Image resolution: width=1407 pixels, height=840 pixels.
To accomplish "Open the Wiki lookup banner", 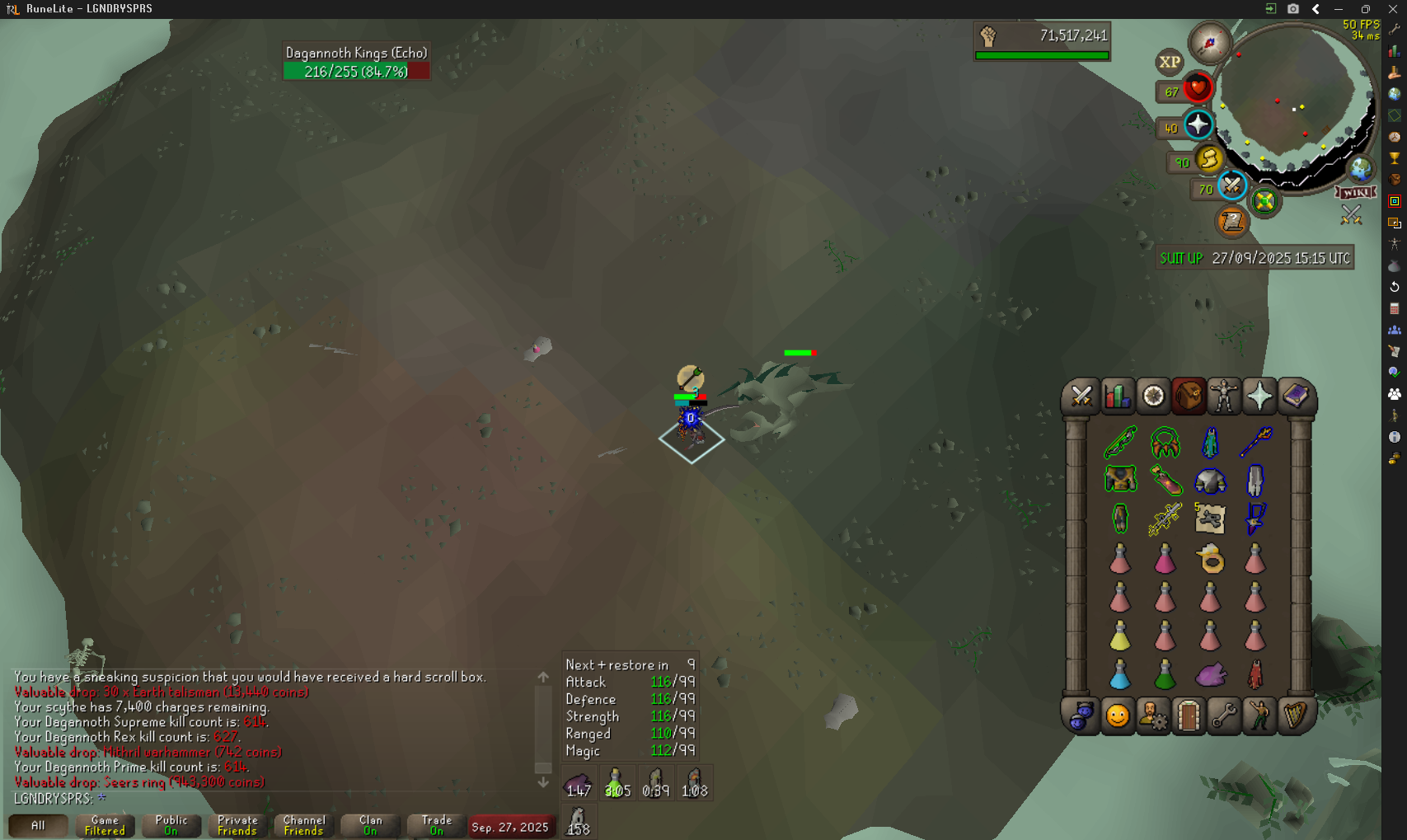I will click(x=1356, y=192).
